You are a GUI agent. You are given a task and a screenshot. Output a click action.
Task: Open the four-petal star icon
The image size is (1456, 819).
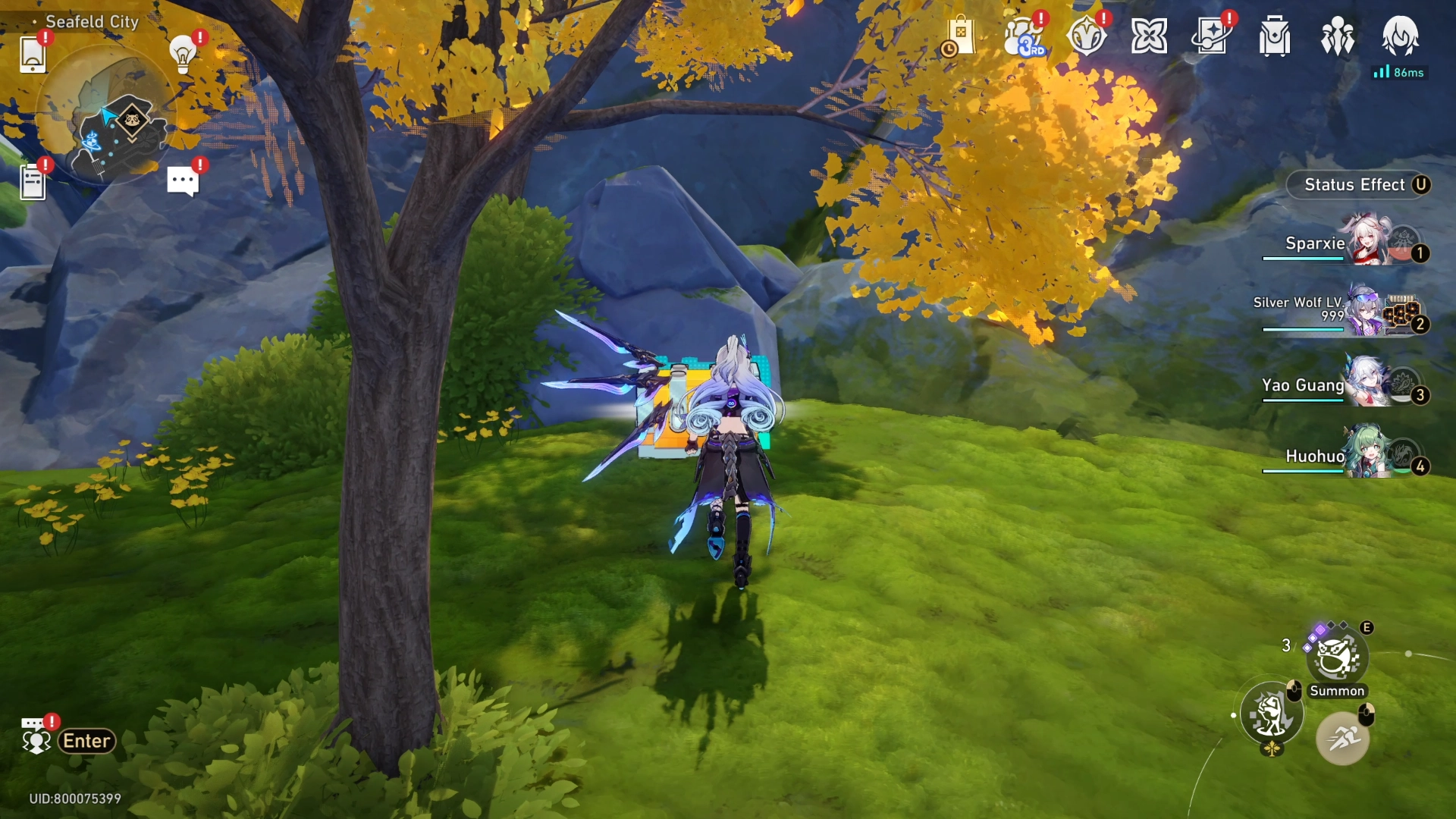coord(1149,37)
